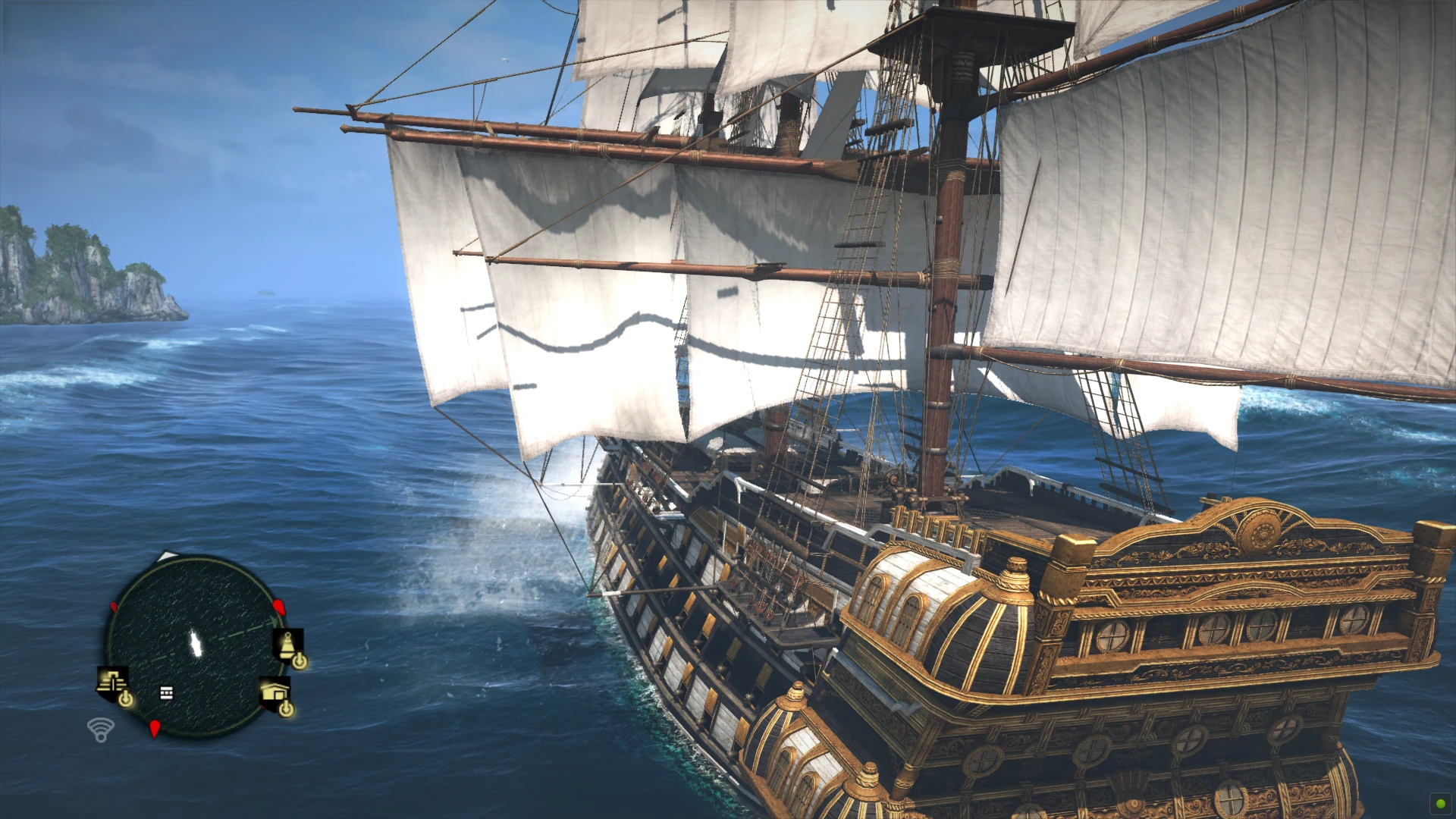This screenshot has width=1456, height=819.
Task: Select the white player ship arrow on the minimap
Action: pyautogui.click(x=195, y=642)
